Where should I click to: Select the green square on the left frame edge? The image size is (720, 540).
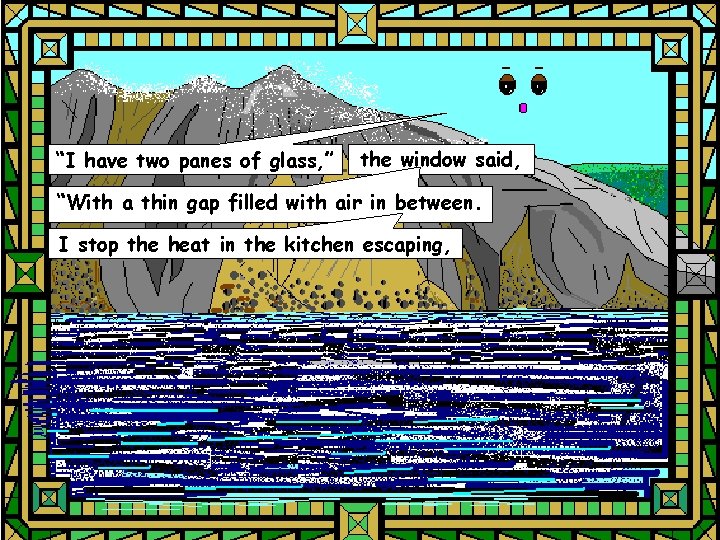coord(22,270)
